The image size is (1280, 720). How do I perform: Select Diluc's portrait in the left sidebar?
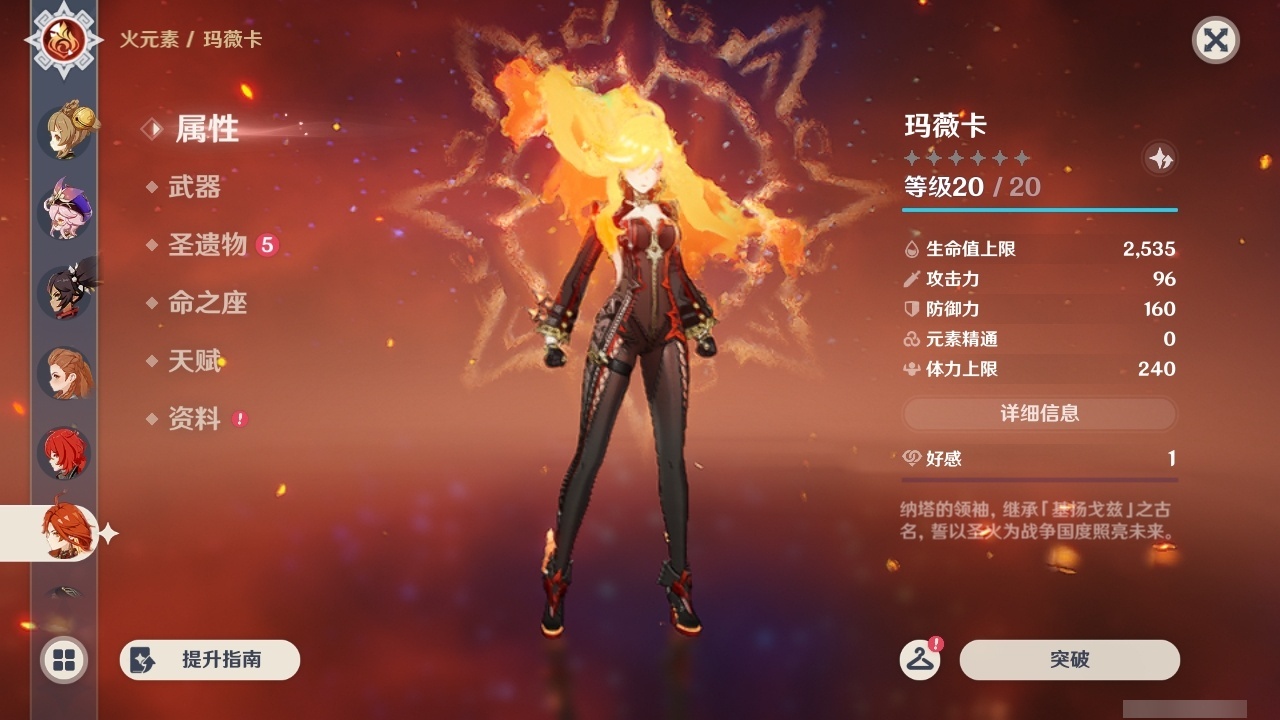(62, 455)
